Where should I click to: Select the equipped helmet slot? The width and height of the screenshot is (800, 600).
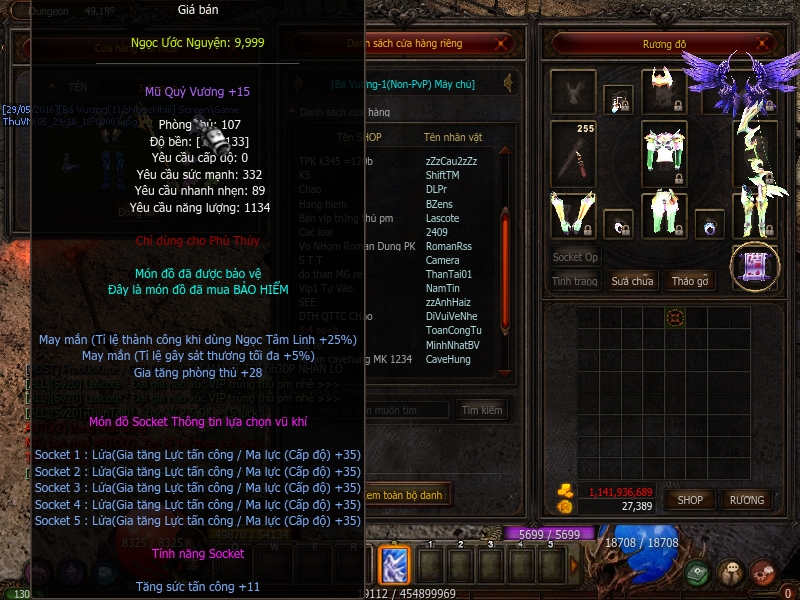[663, 92]
